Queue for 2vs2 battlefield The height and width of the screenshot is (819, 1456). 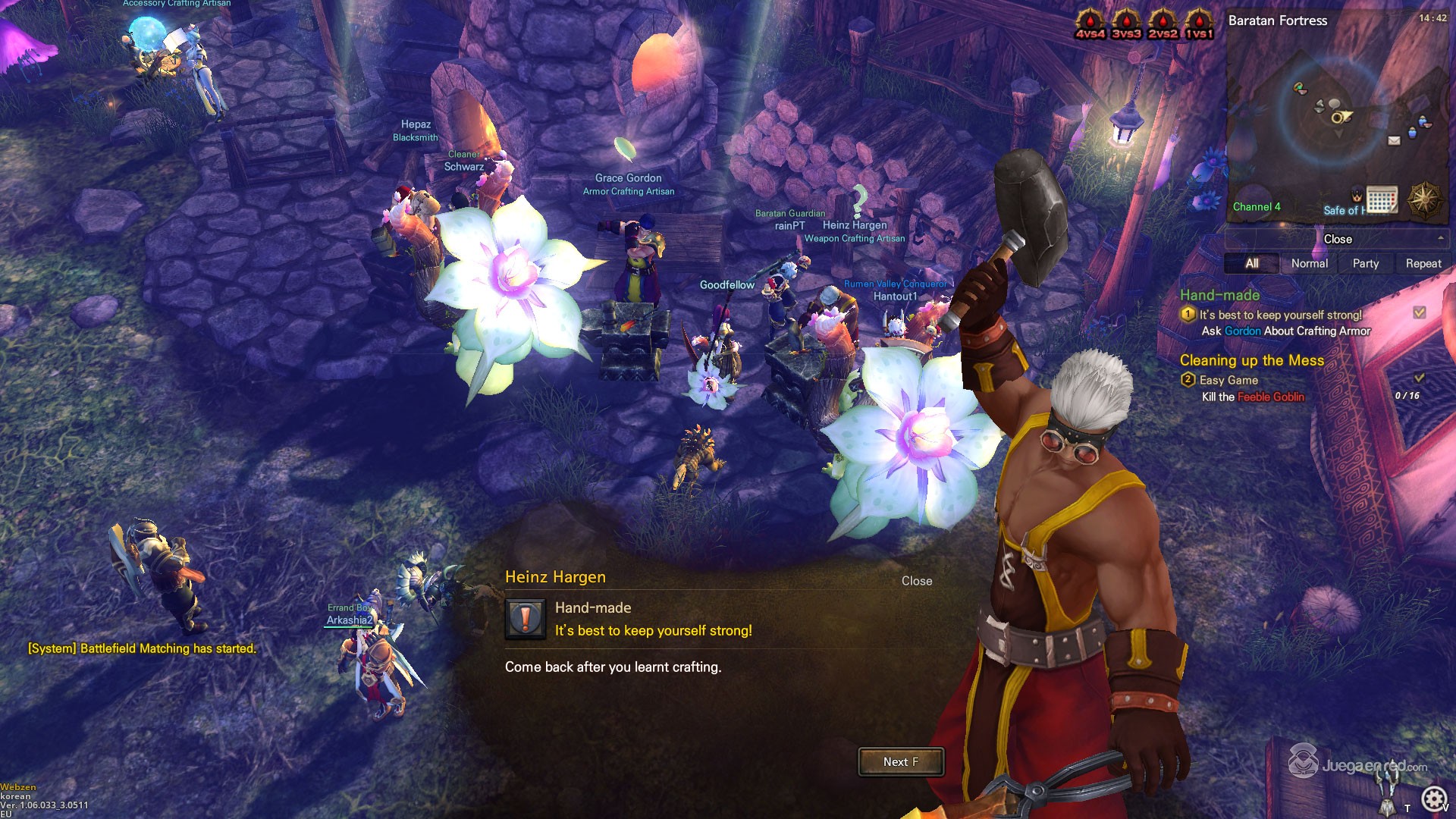click(x=1163, y=24)
